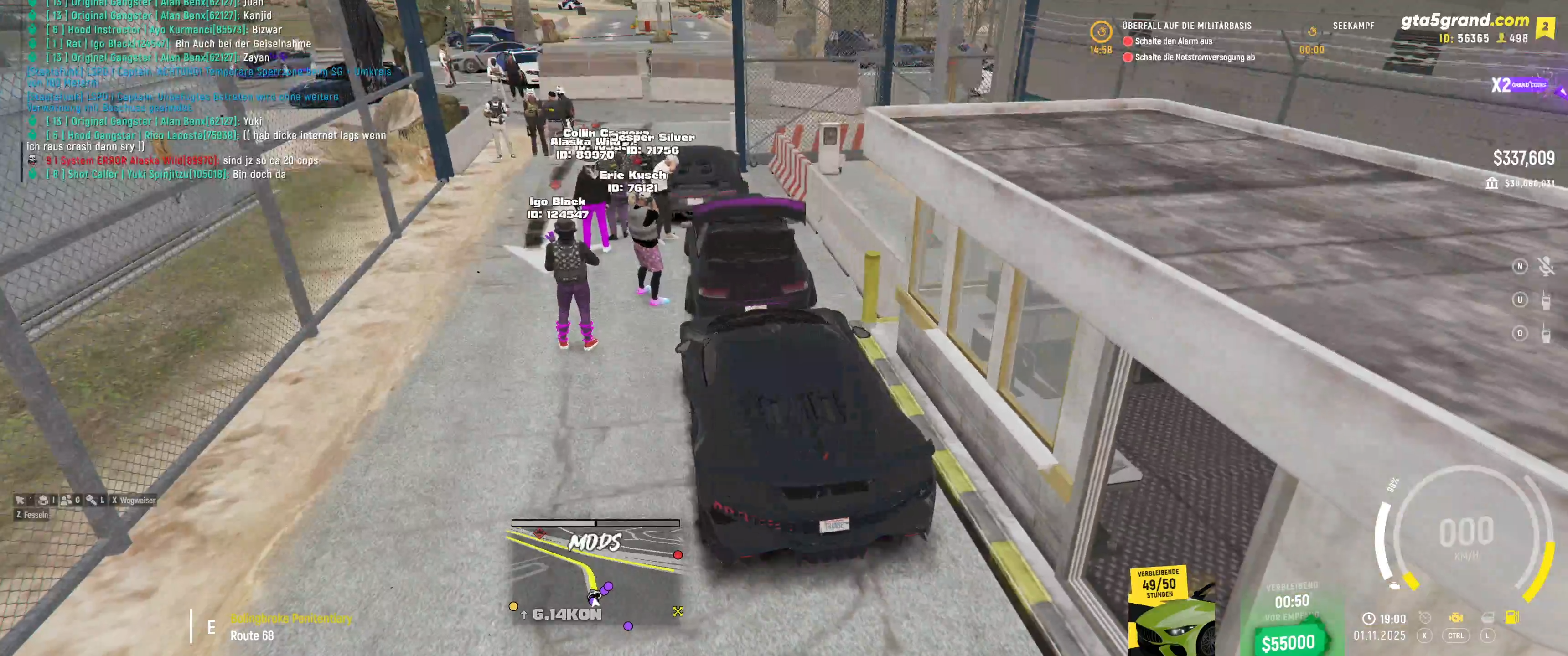This screenshot has width=1568, height=656.
Task: Click the yellow level 2 badge
Action: pos(1545,27)
